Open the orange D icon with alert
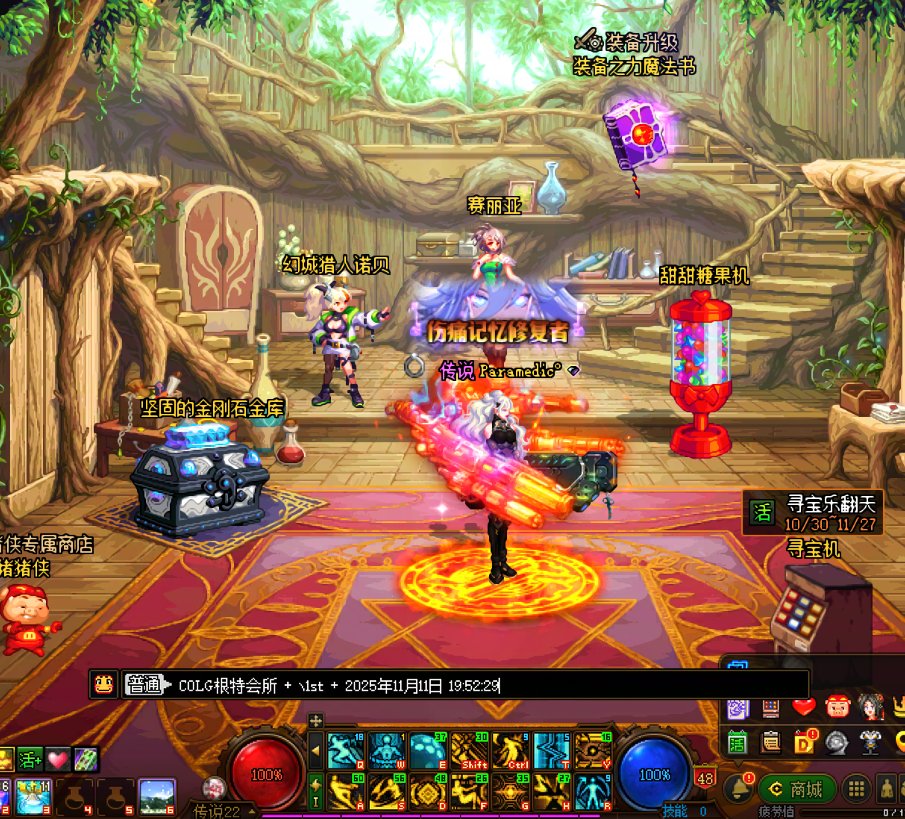Viewport: 905px width, 819px height. tap(804, 742)
